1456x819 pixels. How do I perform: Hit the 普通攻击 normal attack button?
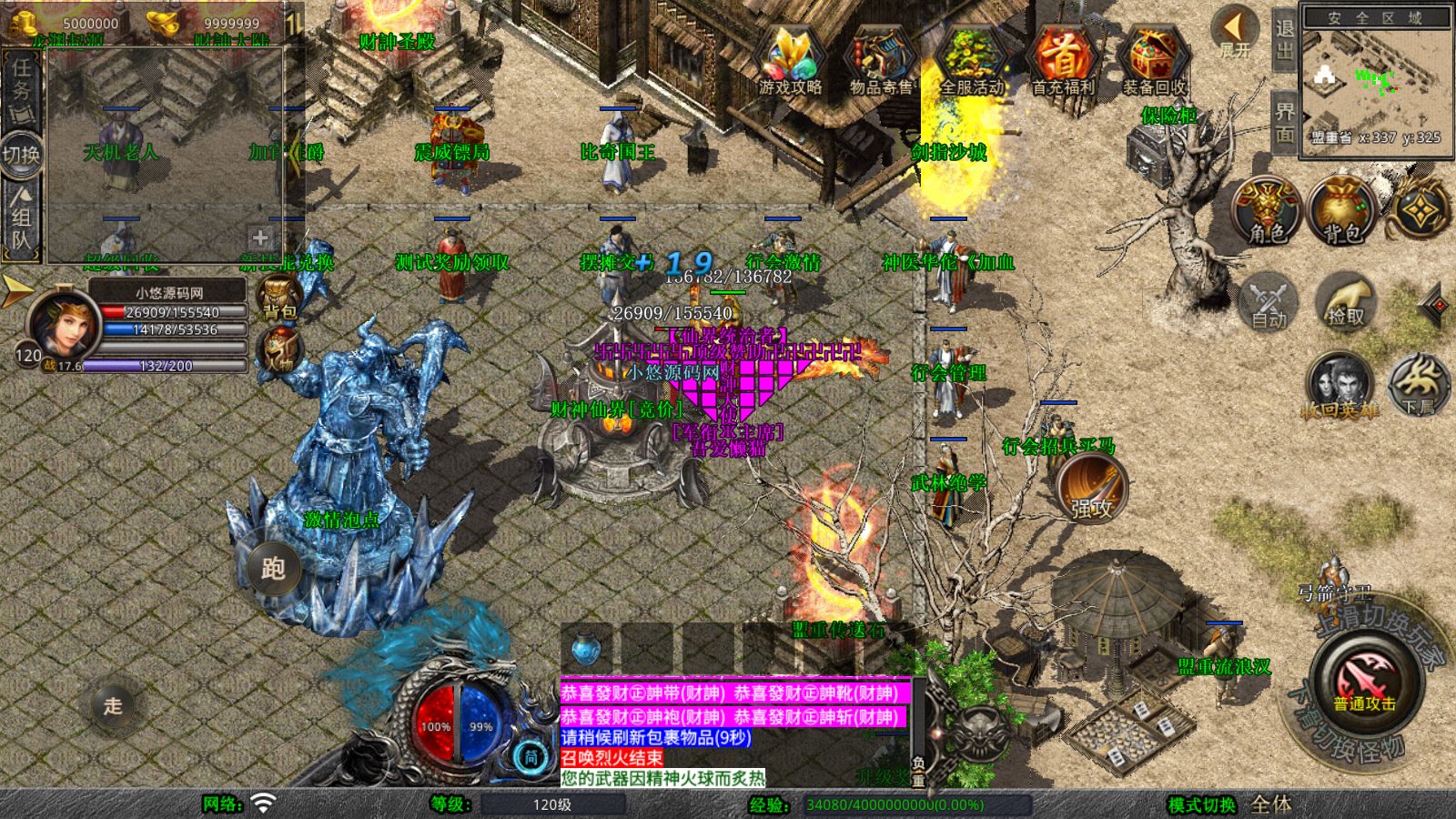point(1364,683)
